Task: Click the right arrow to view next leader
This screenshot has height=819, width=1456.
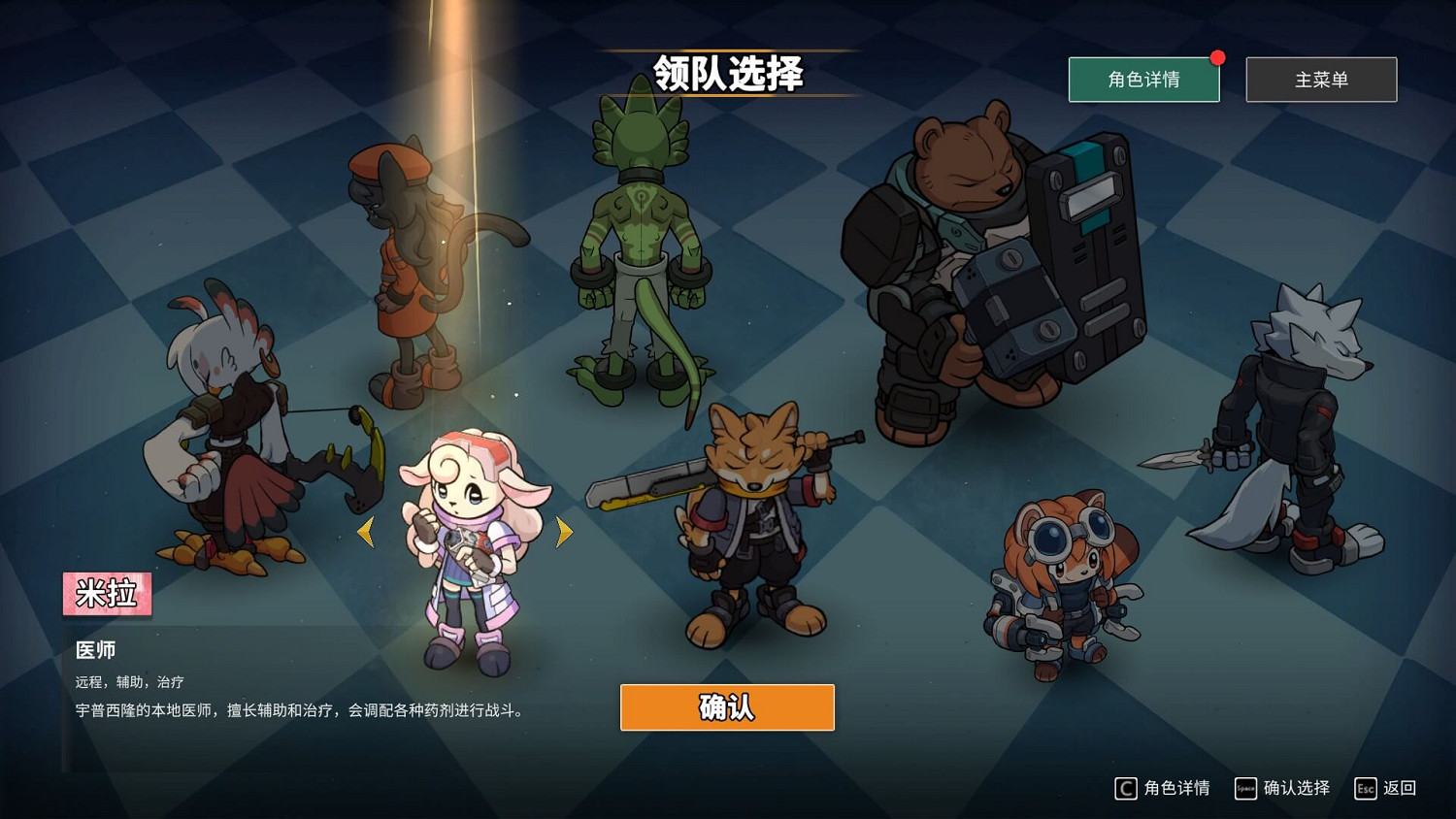Action: coord(564,531)
